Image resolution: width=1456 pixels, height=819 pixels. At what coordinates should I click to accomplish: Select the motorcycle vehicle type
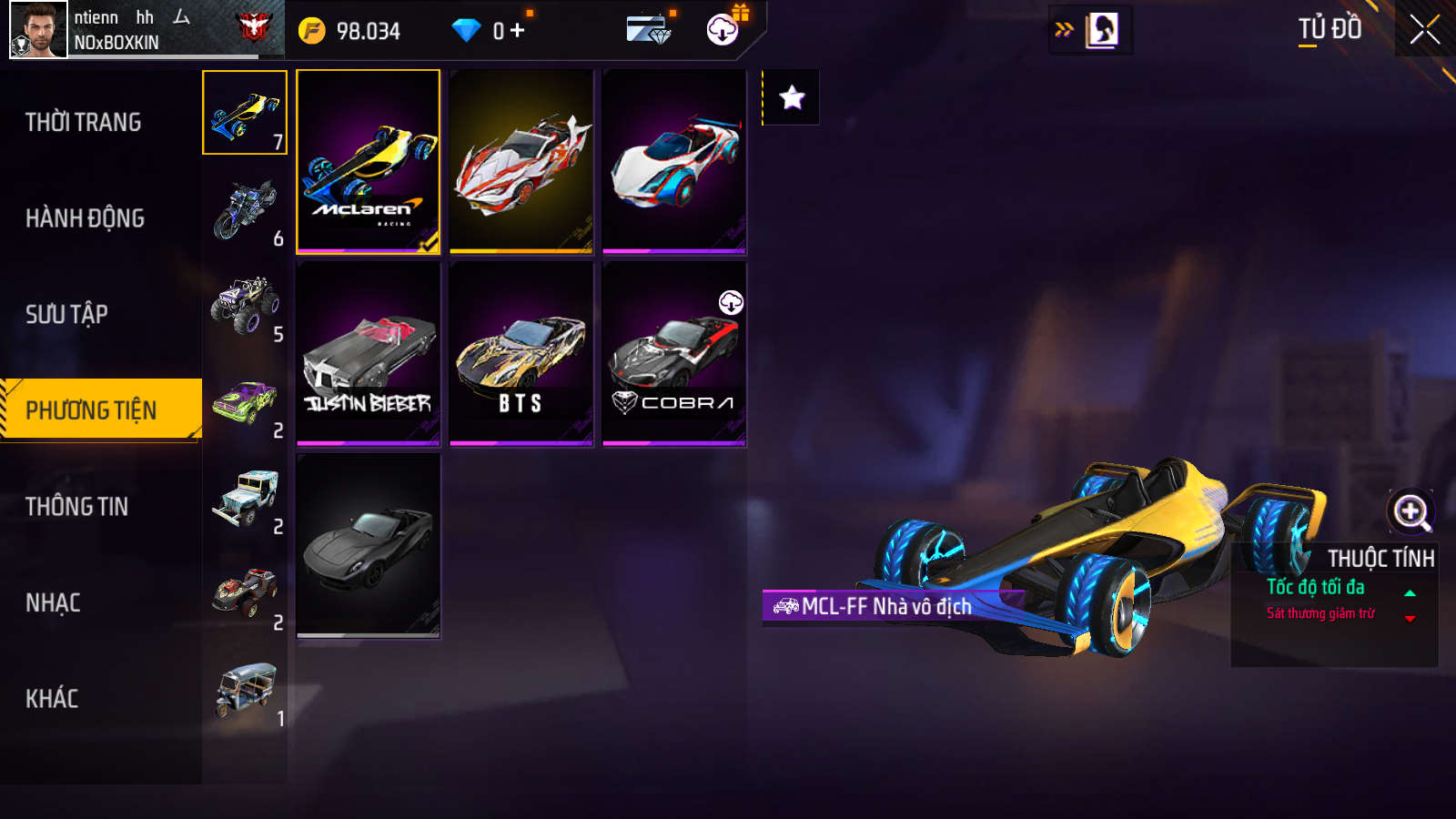click(245, 209)
